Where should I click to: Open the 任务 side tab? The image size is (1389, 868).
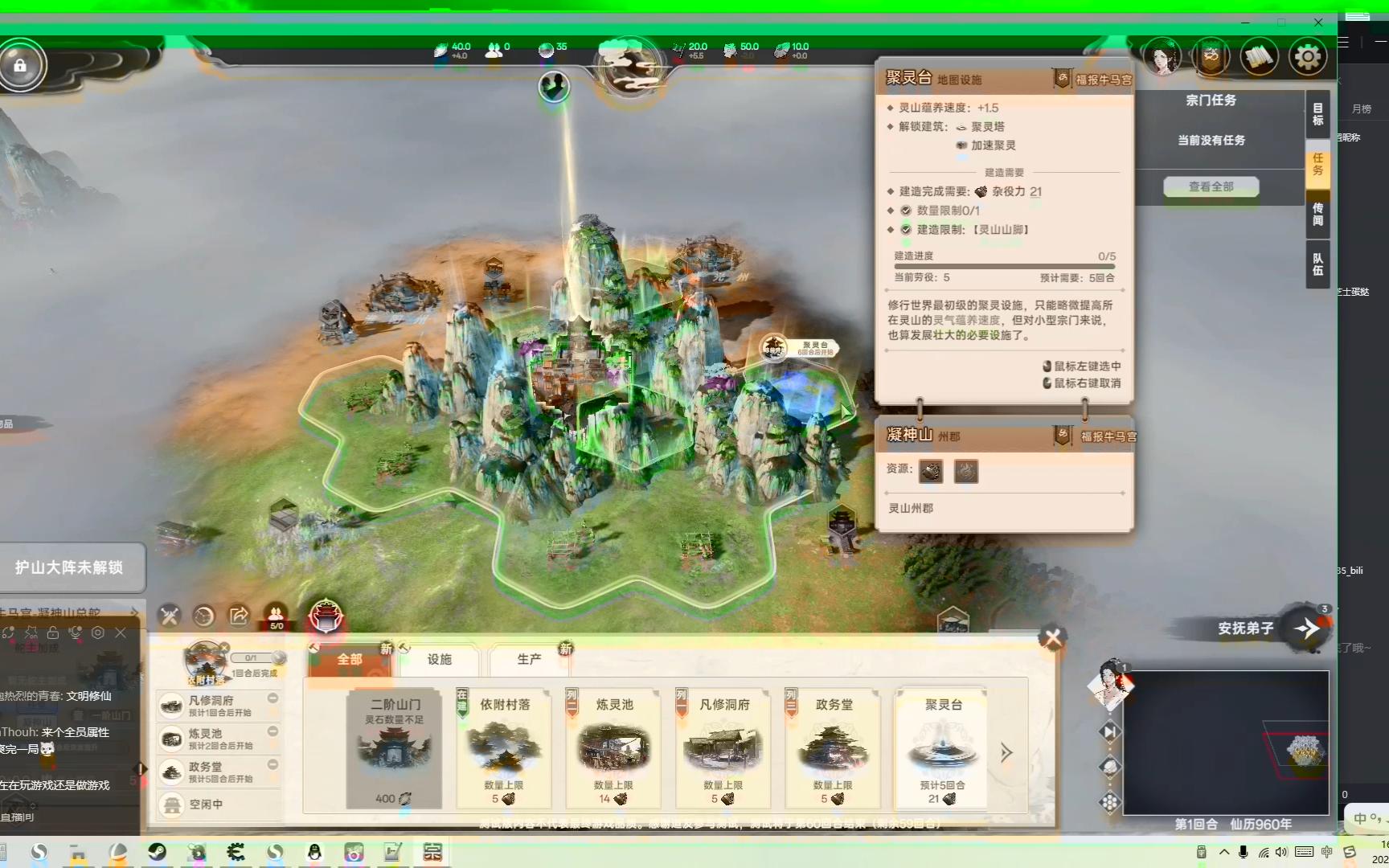coord(1317,165)
